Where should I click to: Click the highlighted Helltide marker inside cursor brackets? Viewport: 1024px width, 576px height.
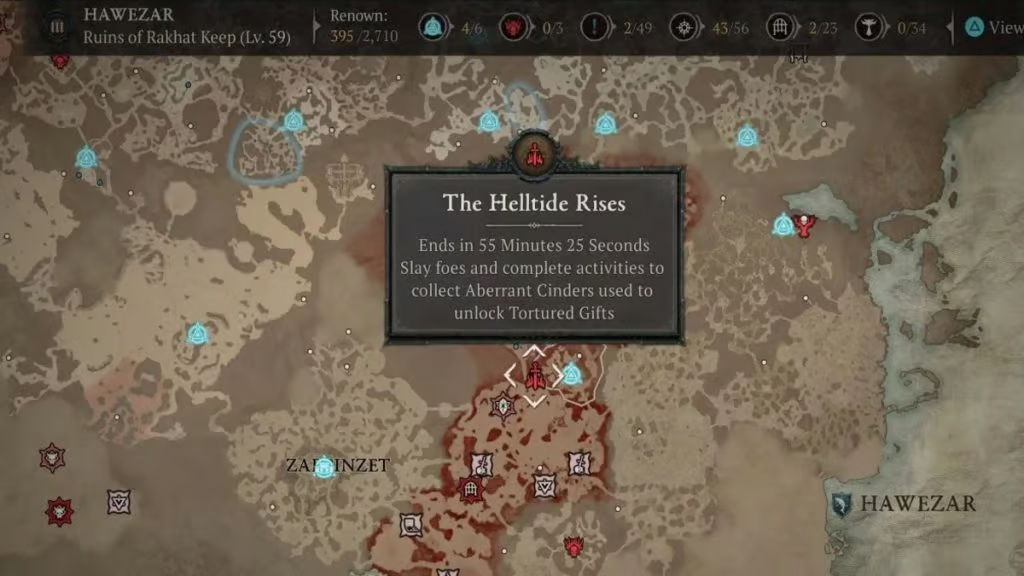[536, 376]
